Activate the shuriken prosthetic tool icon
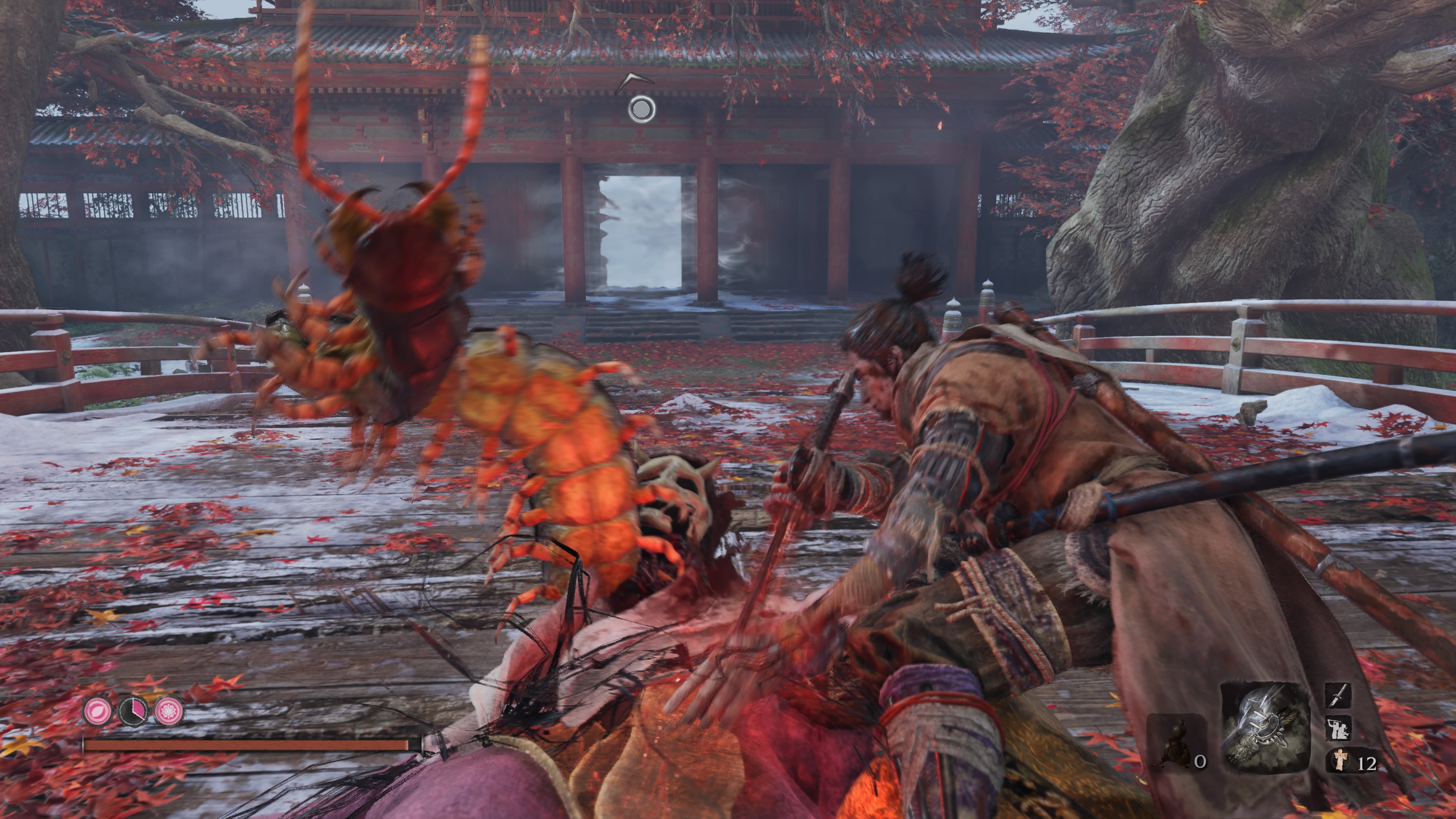Screen dimensions: 1456x819 click(1266, 728)
